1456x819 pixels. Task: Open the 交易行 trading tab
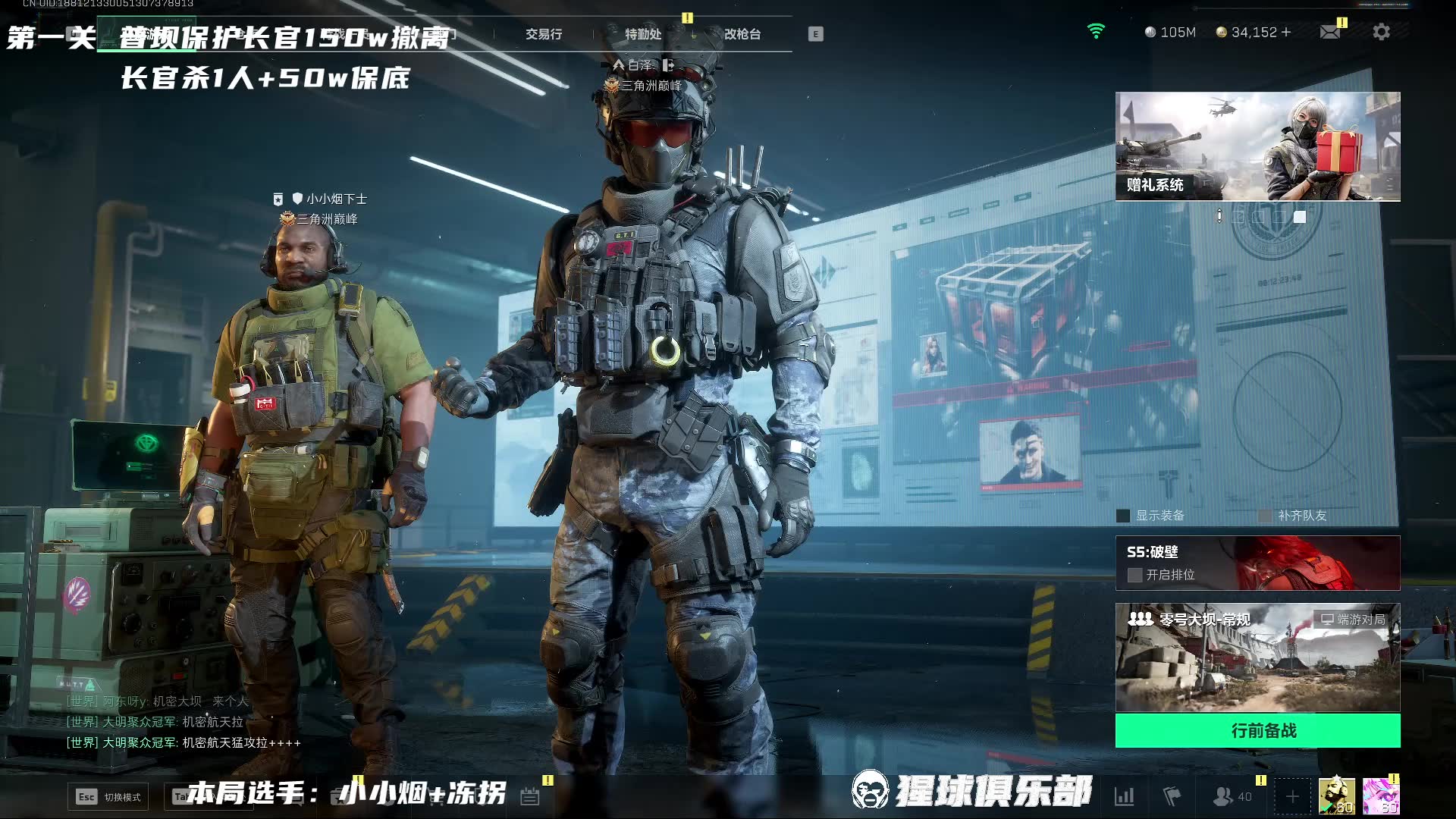544,34
